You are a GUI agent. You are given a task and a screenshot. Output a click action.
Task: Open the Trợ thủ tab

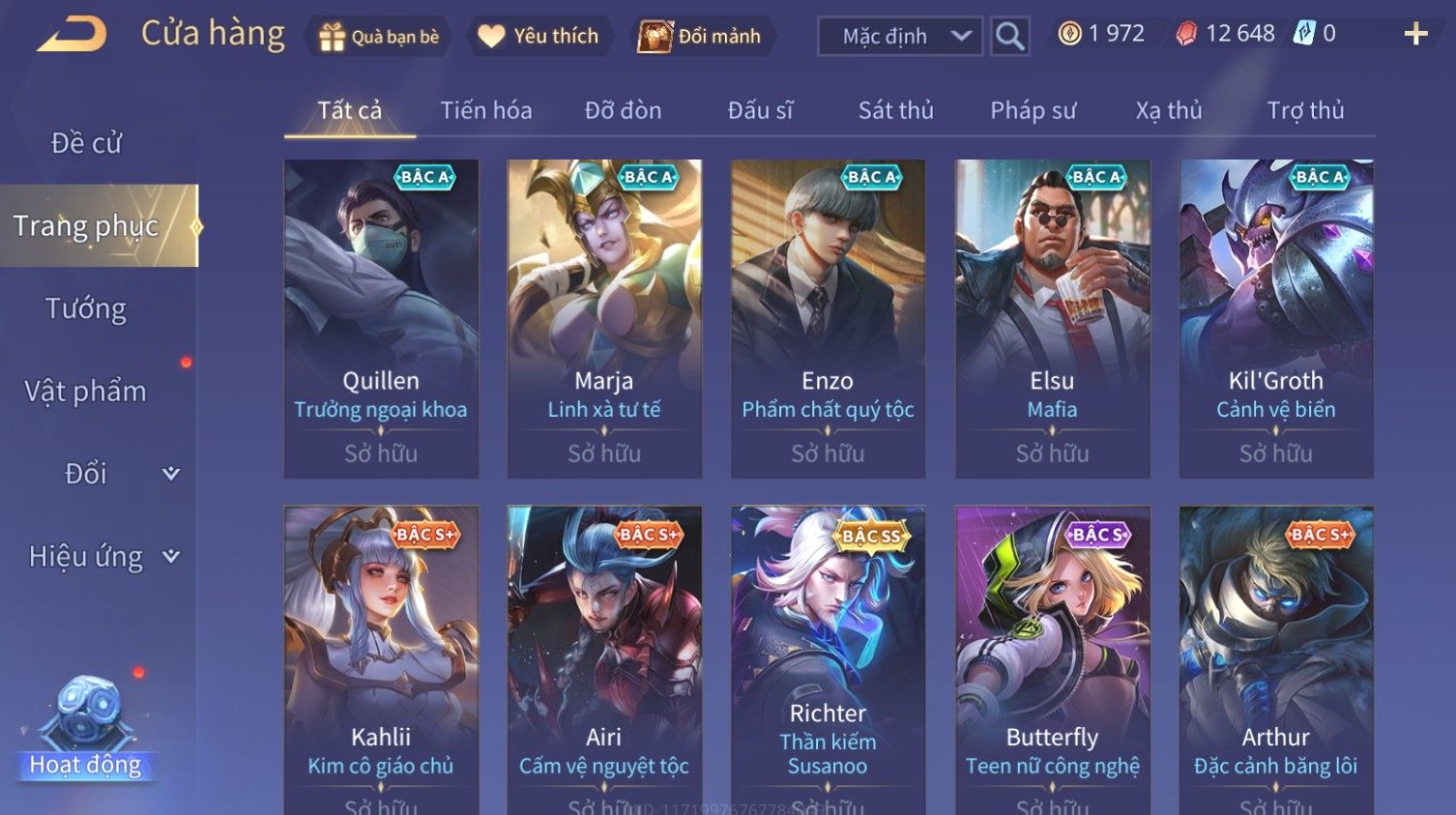click(x=1305, y=110)
